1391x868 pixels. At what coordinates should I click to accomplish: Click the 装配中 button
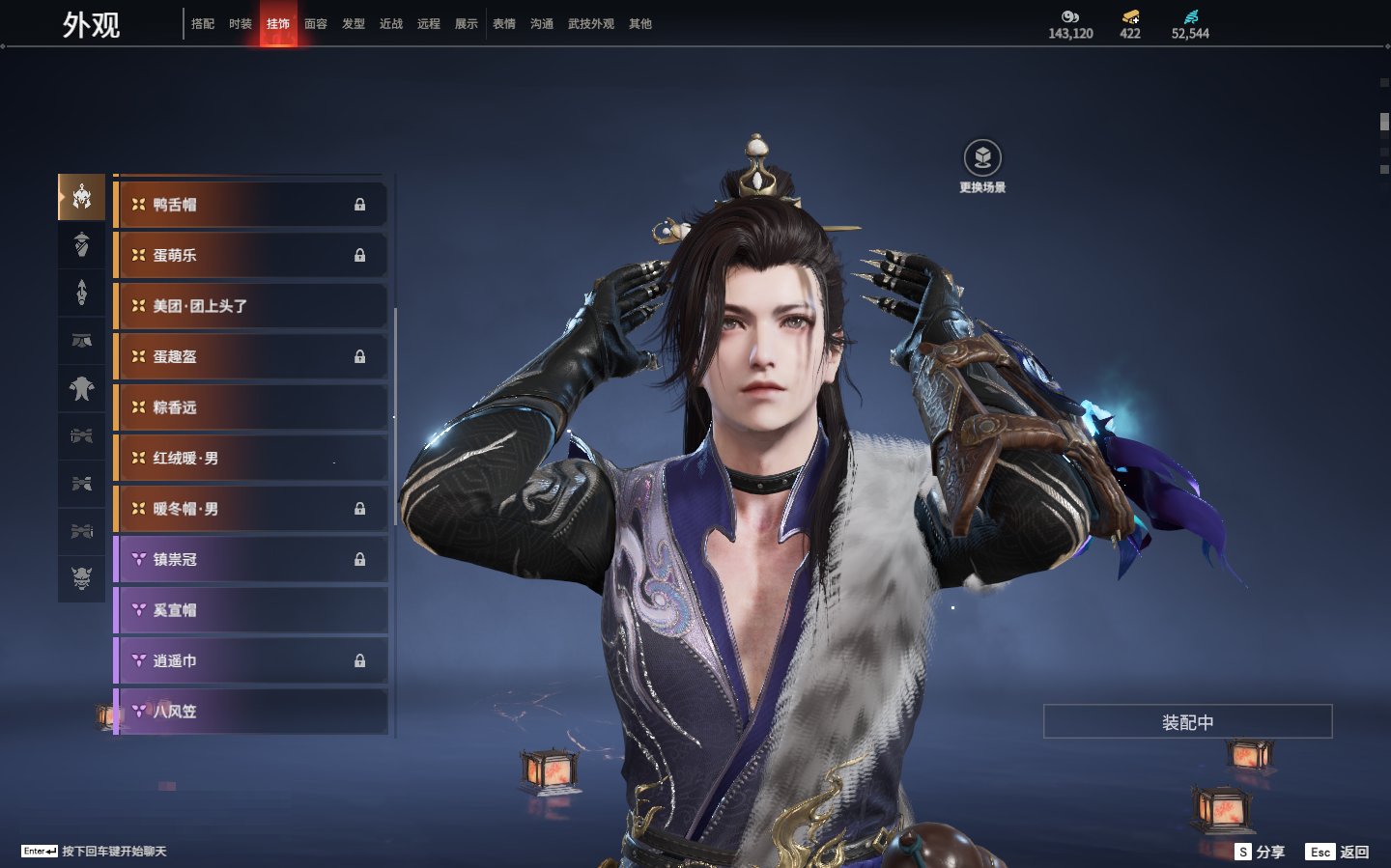click(x=1187, y=722)
